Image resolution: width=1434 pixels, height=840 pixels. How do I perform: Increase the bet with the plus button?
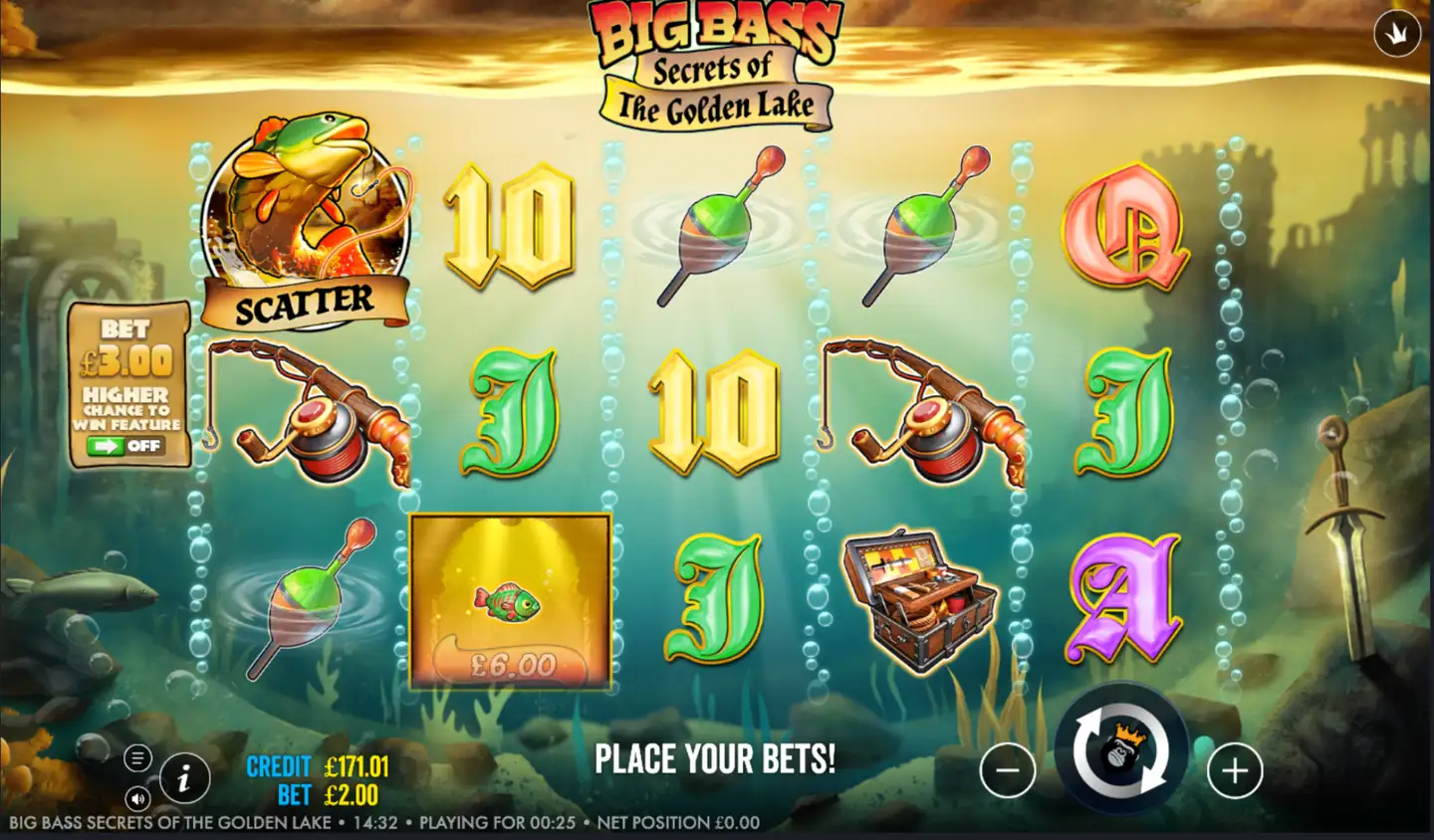click(x=1235, y=769)
